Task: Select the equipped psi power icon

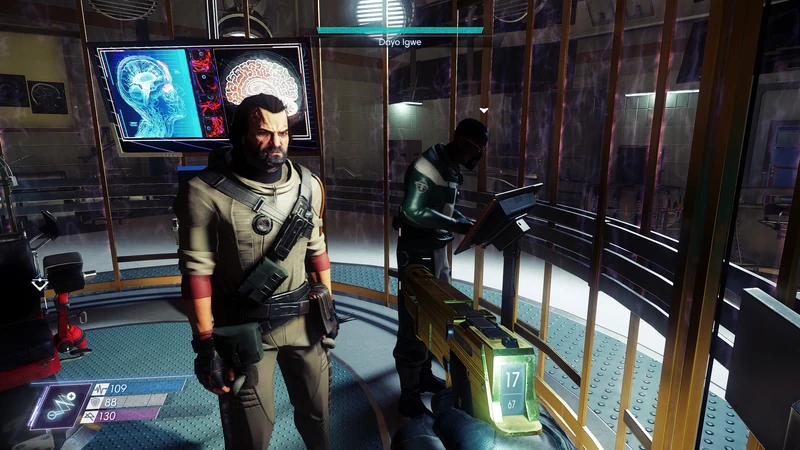Action: 60,405
